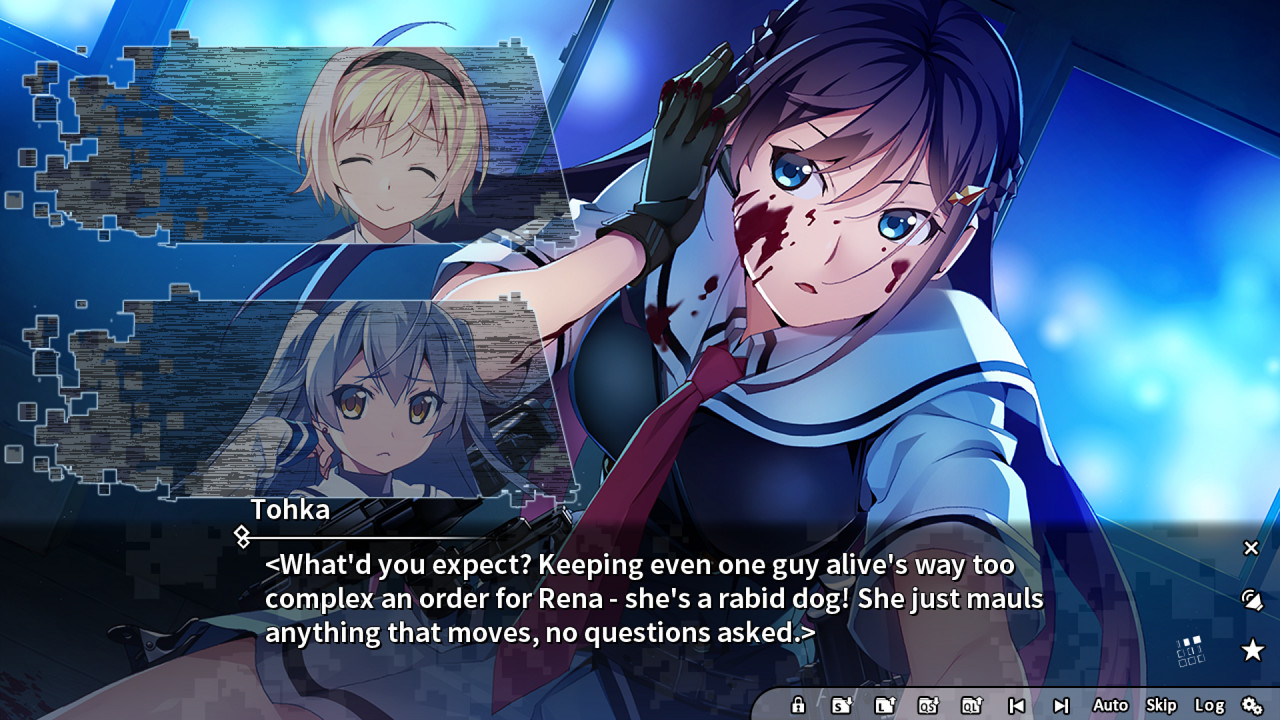Open the backlog via Log

pyautogui.click(x=1209, y=705)
